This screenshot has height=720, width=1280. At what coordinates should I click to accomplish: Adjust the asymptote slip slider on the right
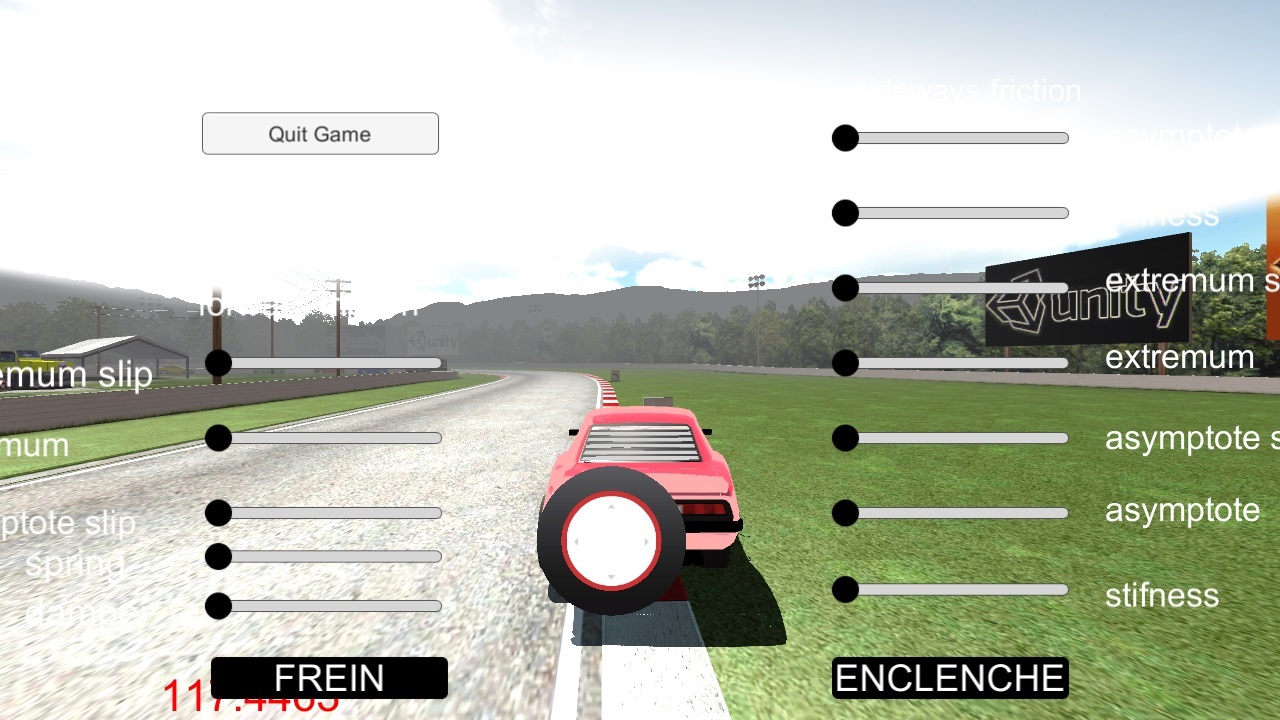pos(845,438)
